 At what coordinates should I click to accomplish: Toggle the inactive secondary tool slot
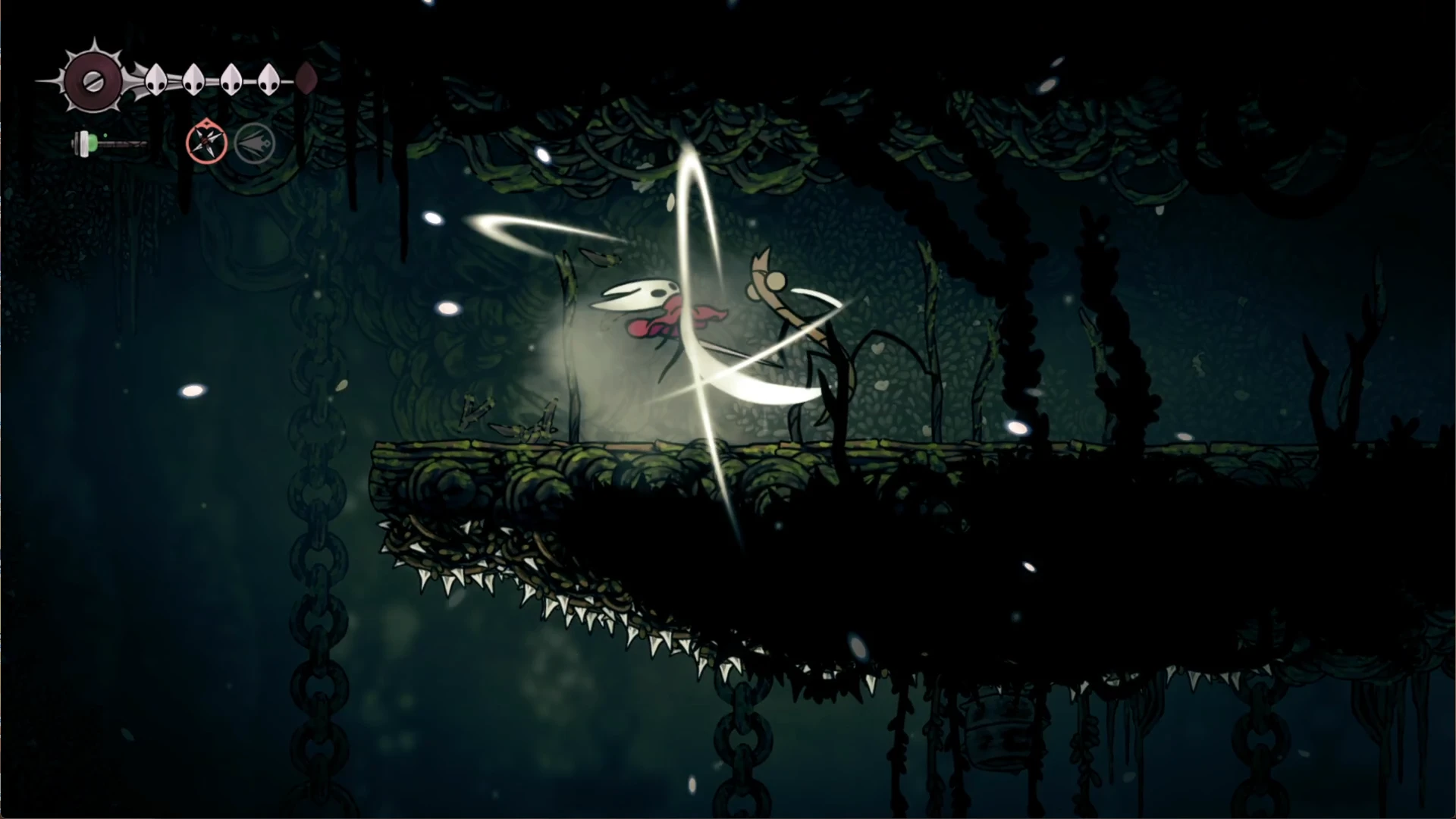pos(254,144)
